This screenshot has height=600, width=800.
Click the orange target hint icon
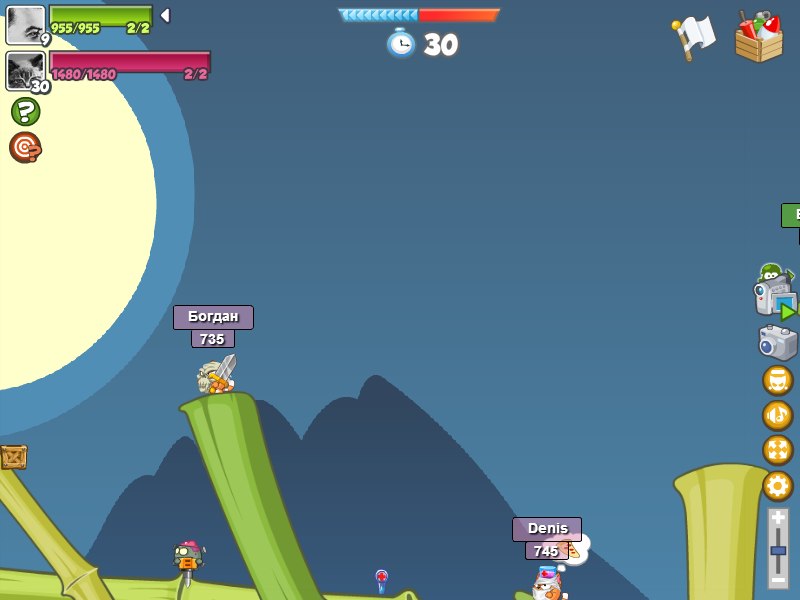[x=25, y=147]
